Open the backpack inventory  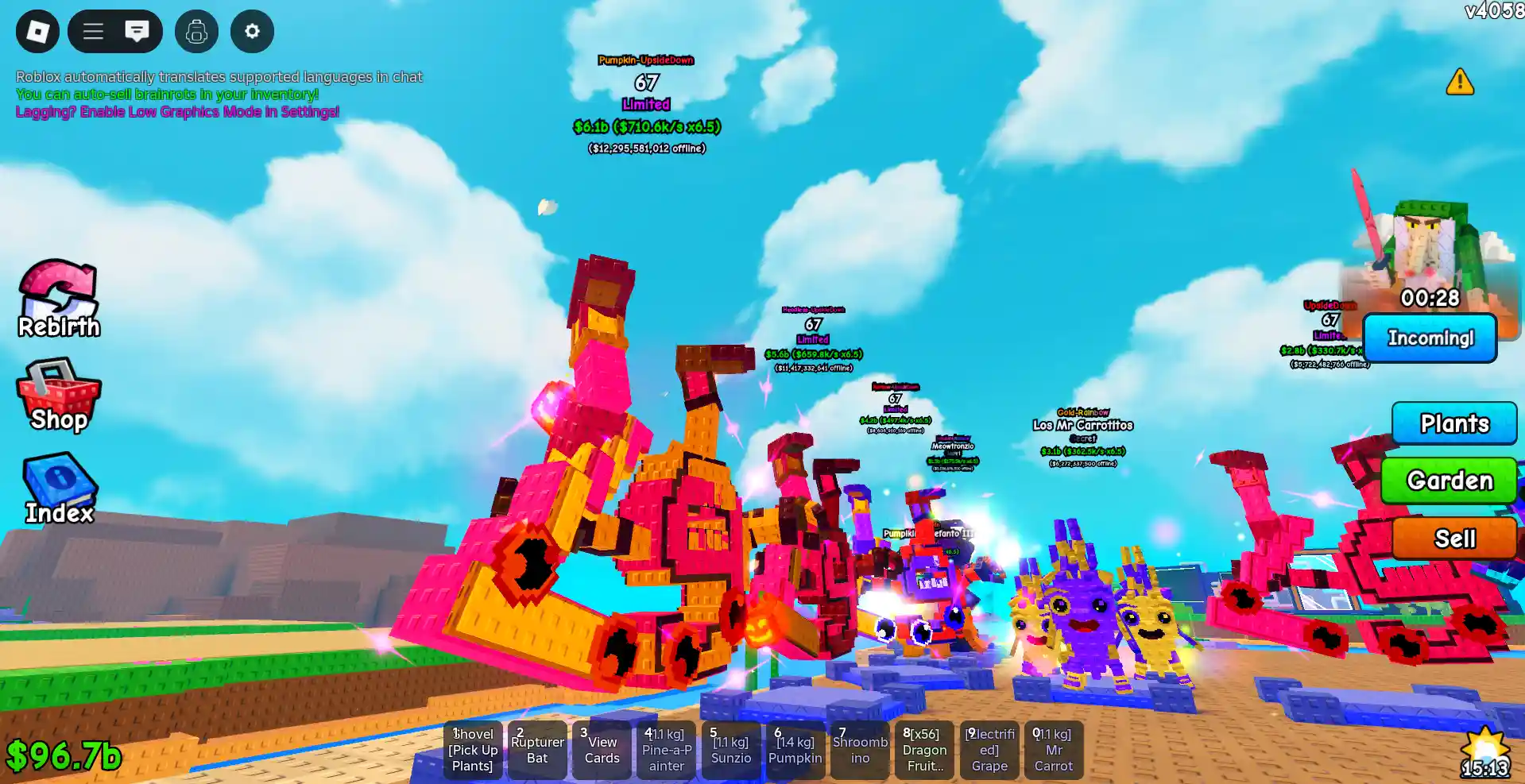tap(196, 32)
